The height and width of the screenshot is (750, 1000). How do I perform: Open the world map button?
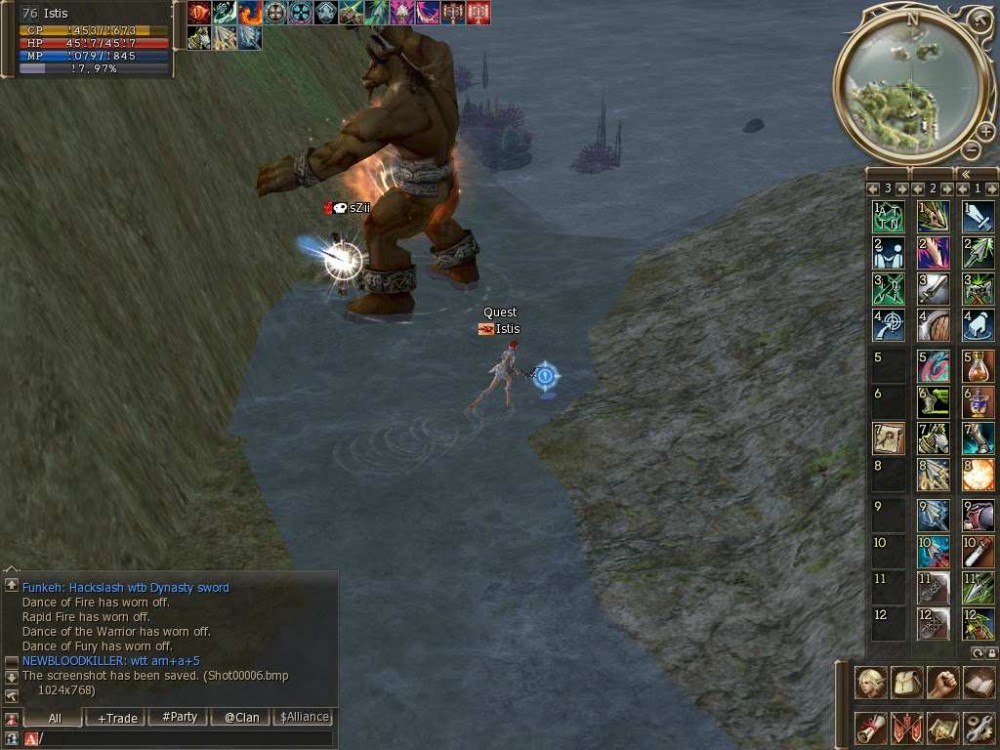[943, 727]
